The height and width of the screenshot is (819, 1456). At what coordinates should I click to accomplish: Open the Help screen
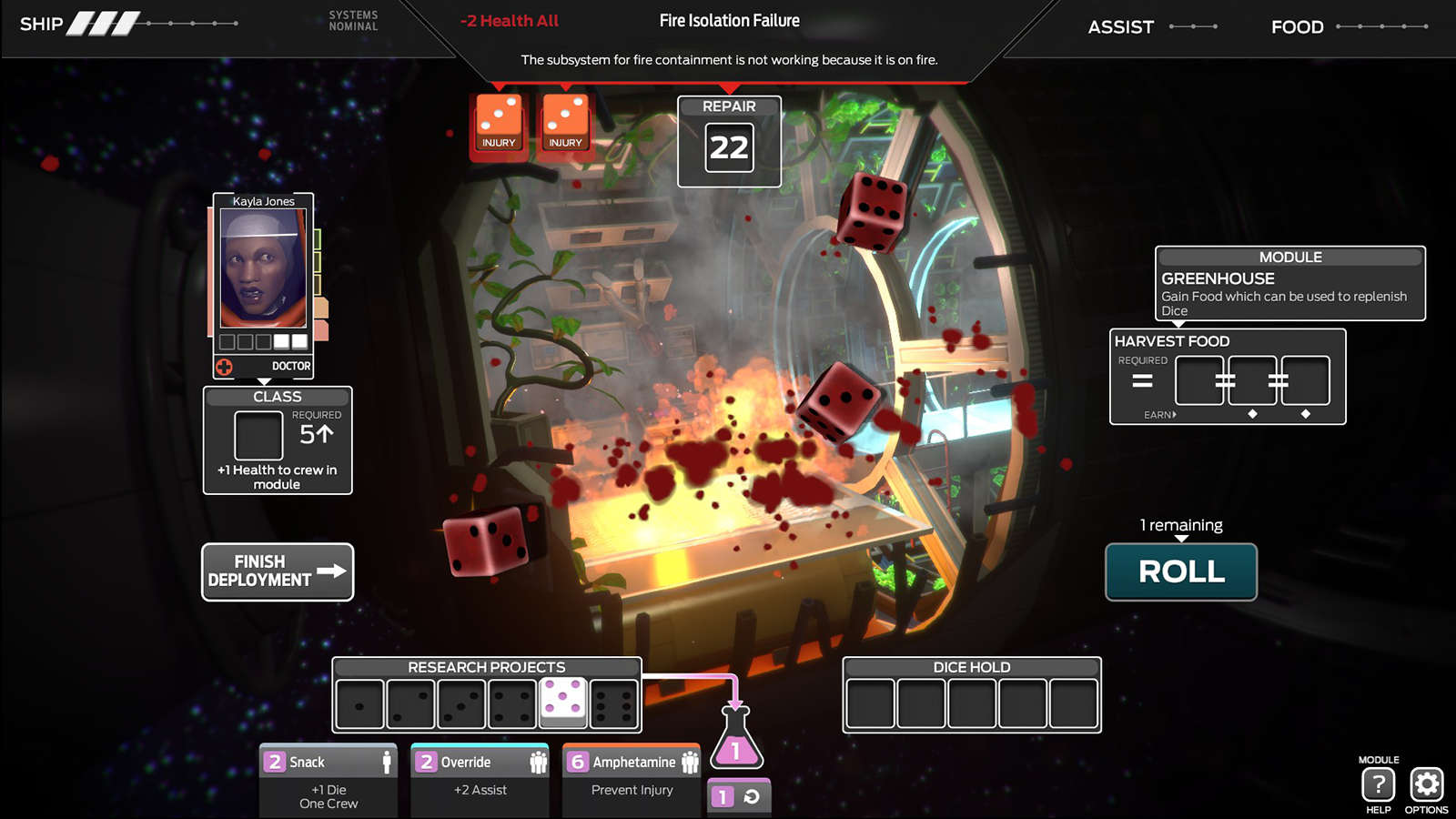[x=1378, y=784]
